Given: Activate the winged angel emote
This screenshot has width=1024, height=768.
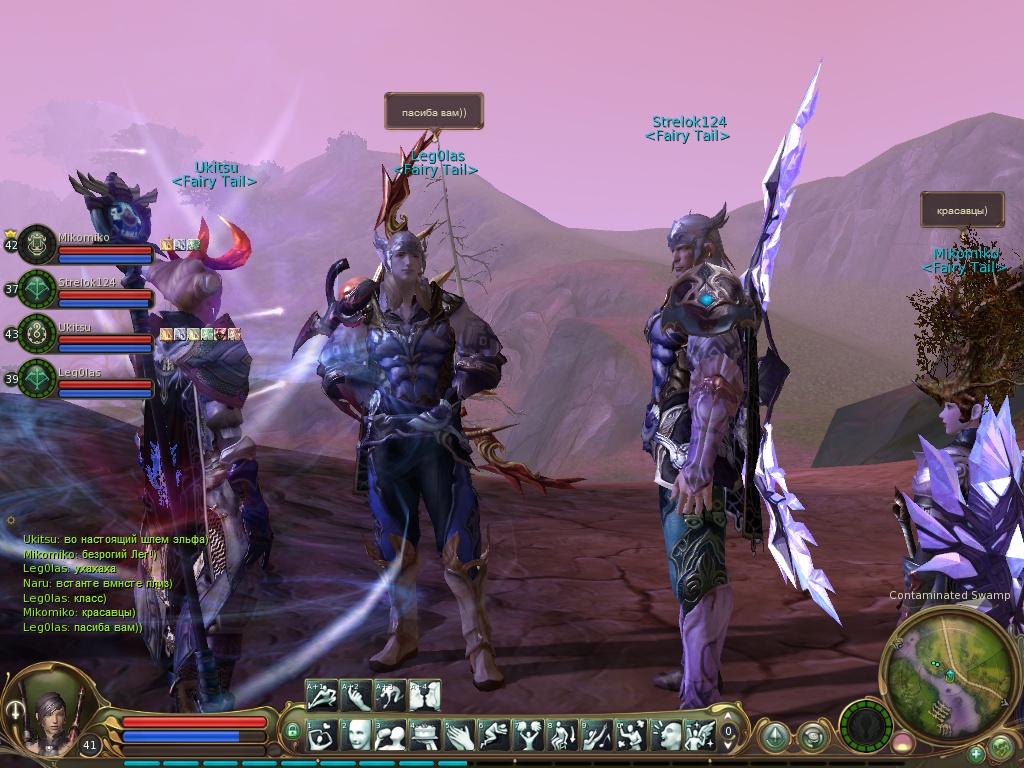Looking at the screenshot, I should 700,735.
